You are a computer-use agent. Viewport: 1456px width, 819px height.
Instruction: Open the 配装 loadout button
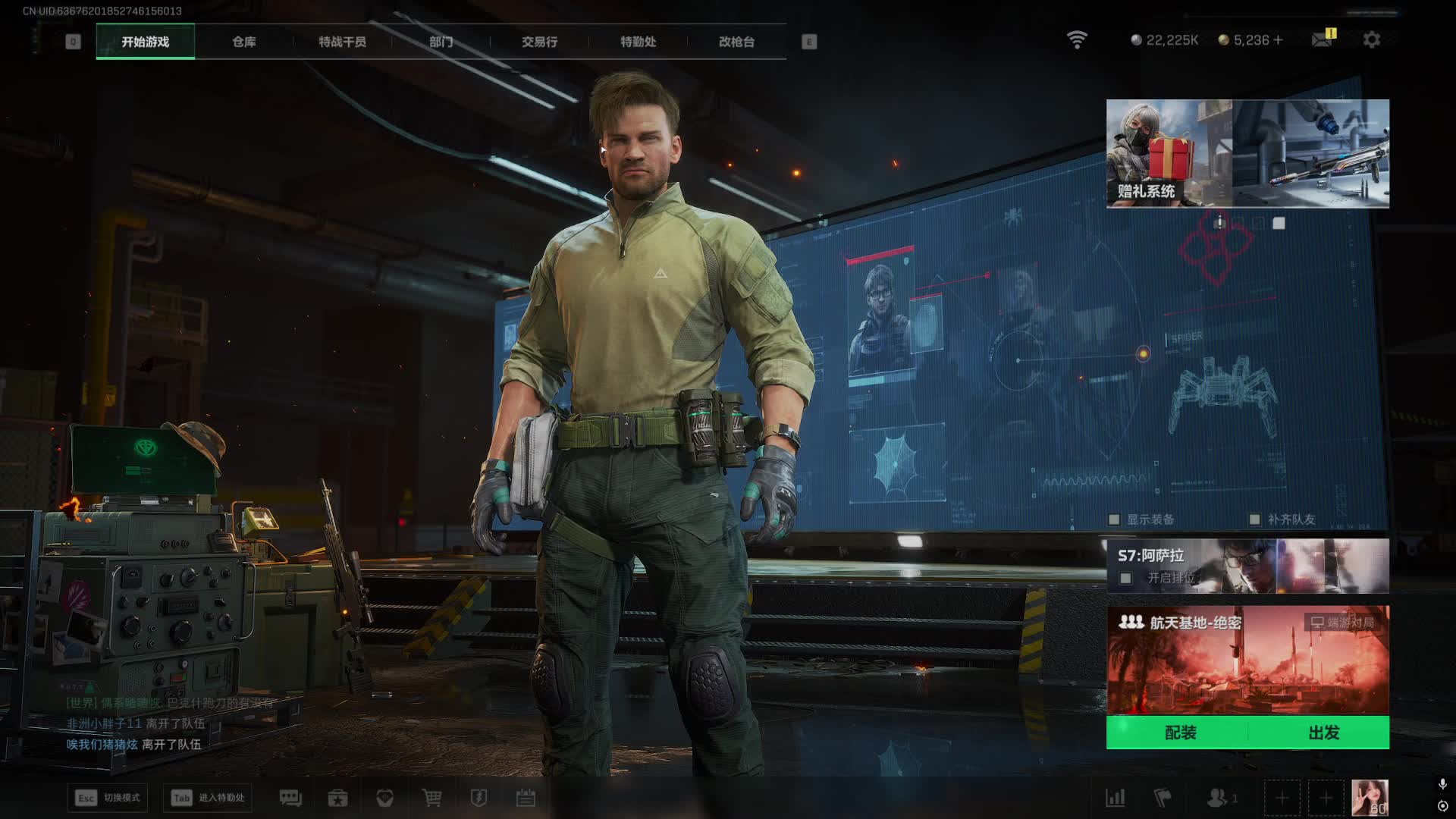pyautogui.click(x=1179, y=733)
